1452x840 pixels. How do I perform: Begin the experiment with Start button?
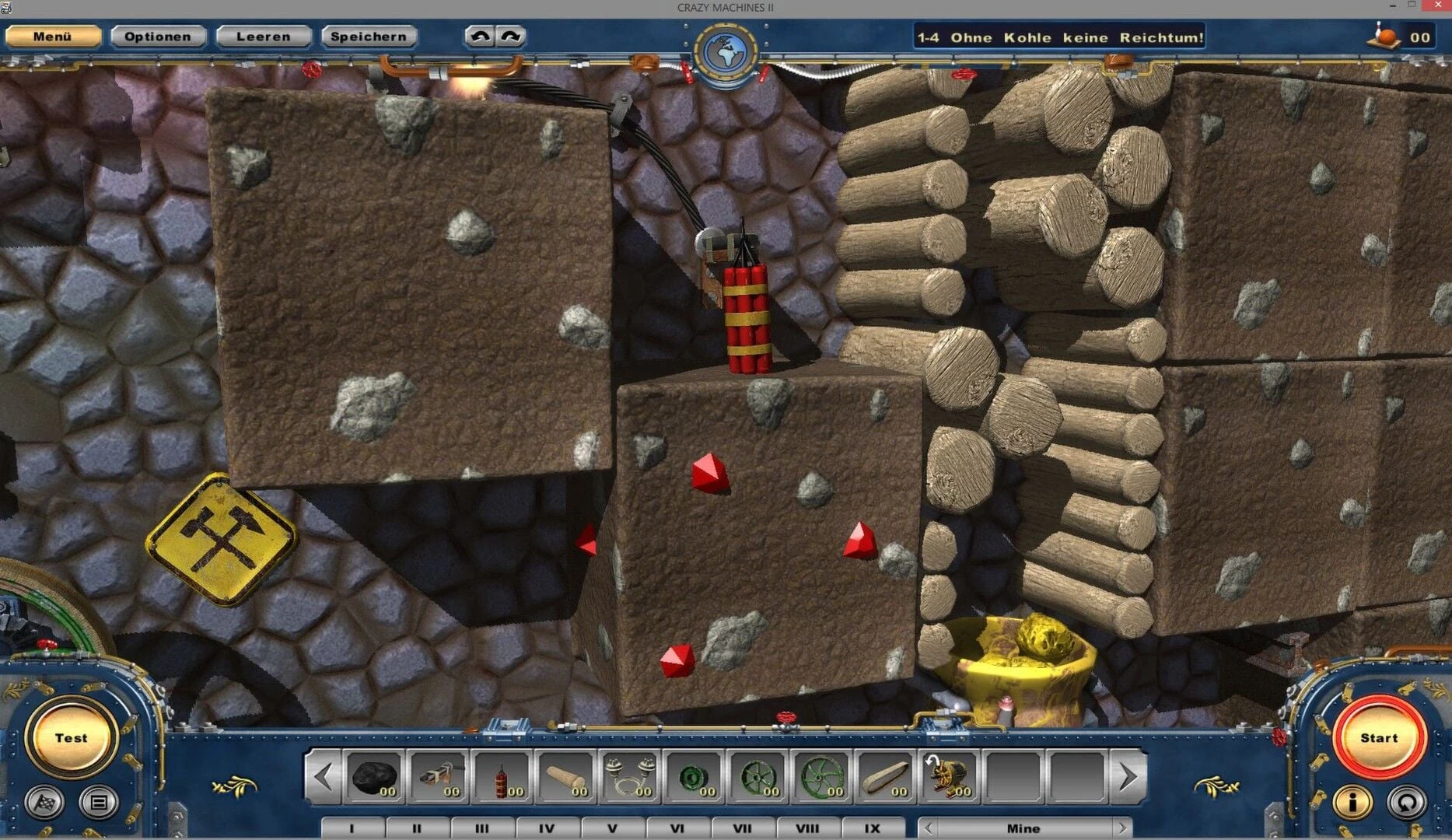point(1379,737)
